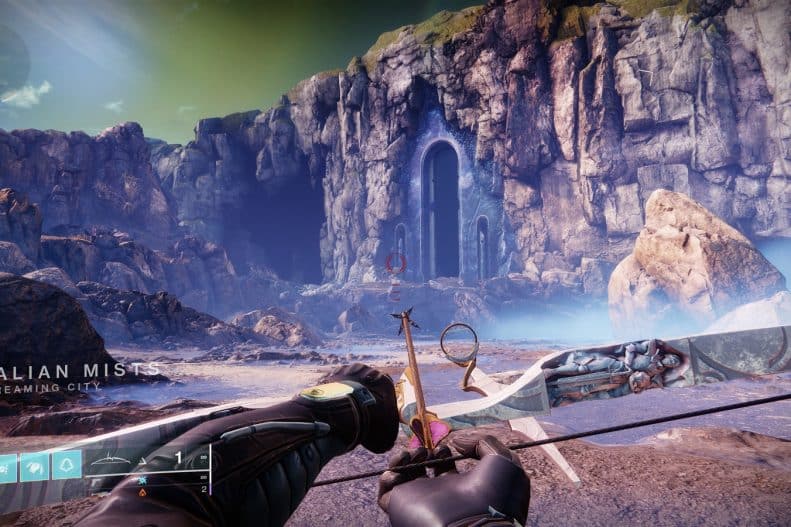Switch to the orange power weapon indicator
Screen dimensions: 791x527
[x=142, y=491]
